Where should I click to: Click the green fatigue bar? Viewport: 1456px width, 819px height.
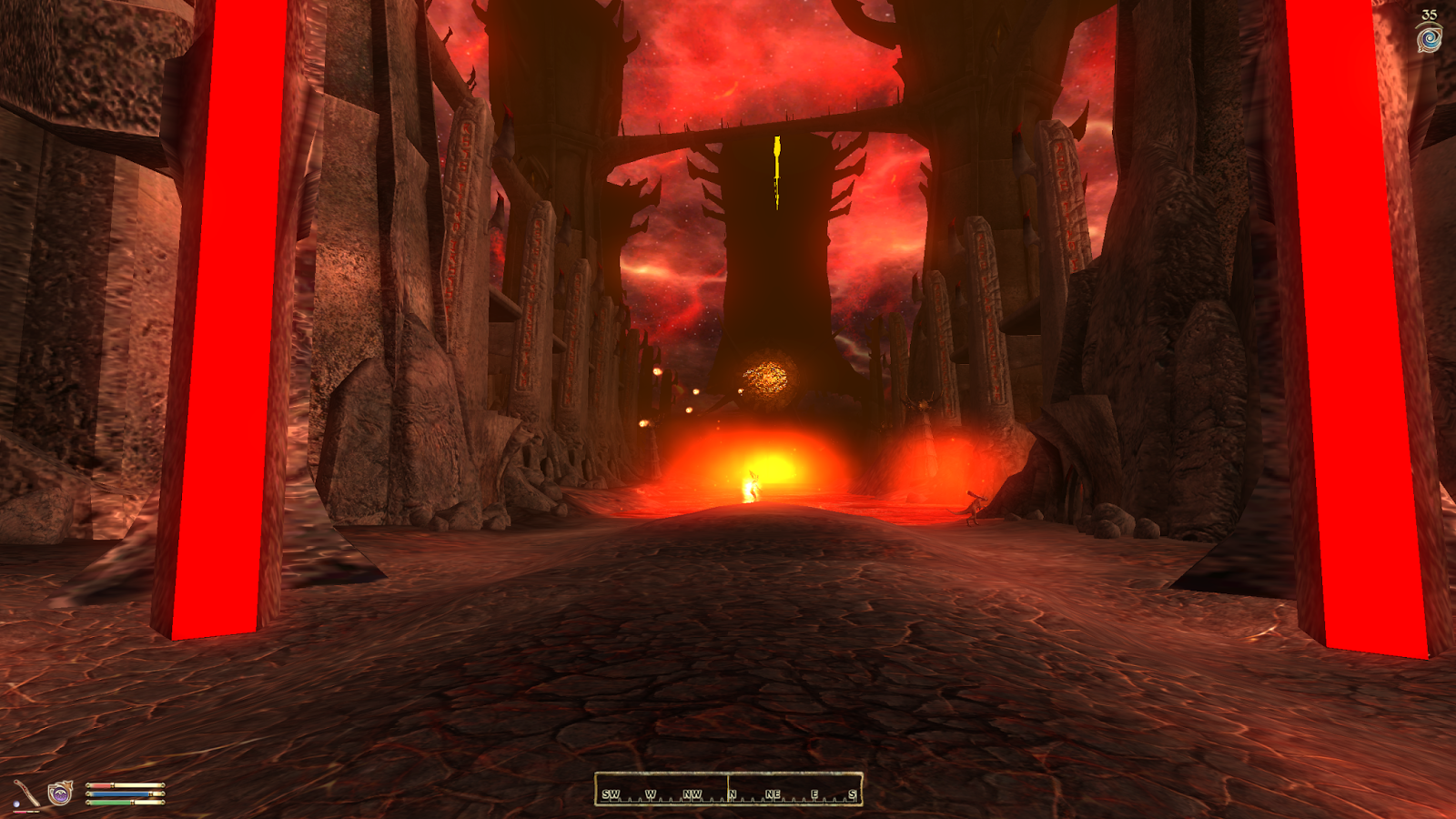(109, 803)
